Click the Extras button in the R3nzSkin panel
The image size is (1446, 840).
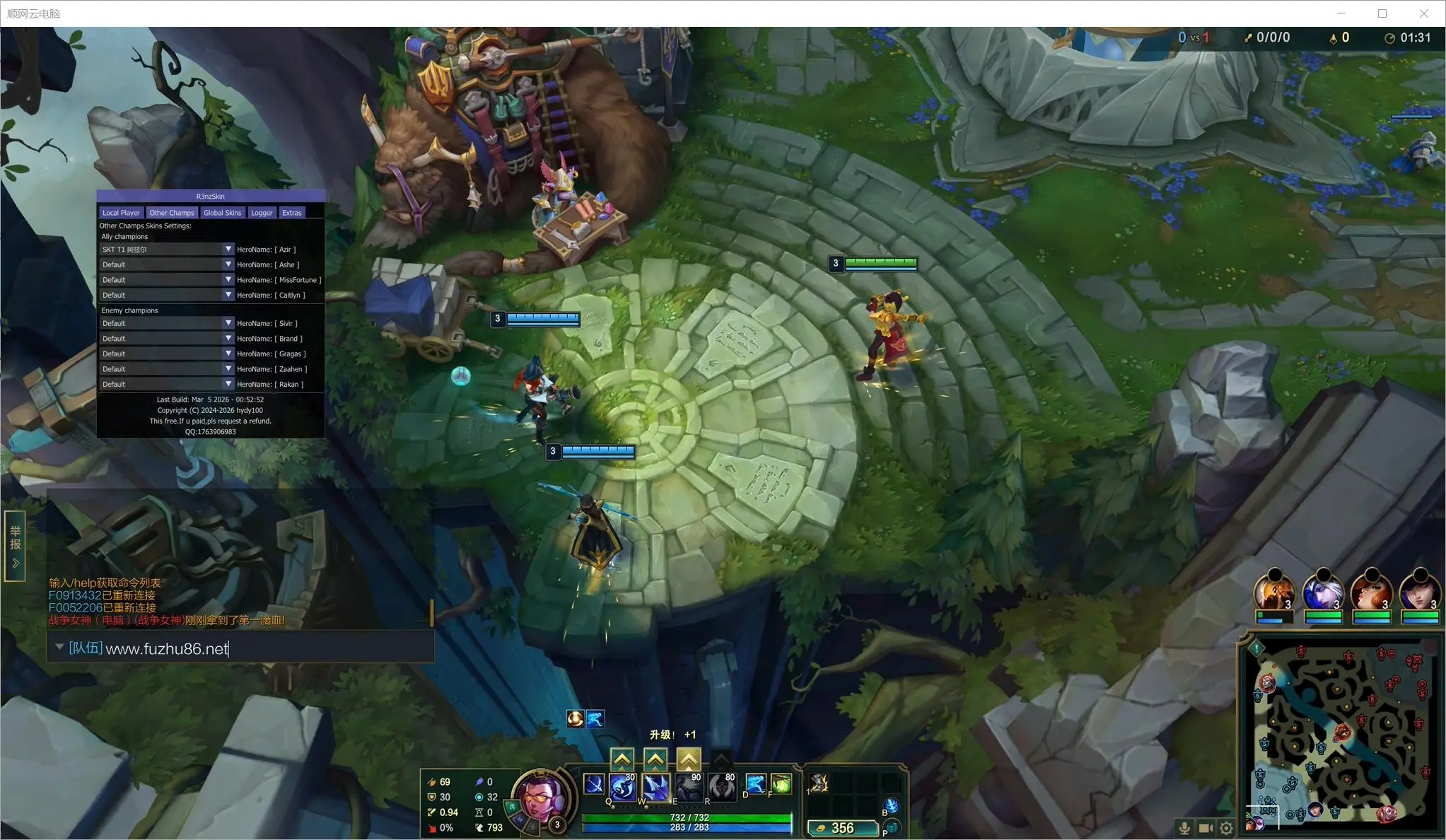click(x=292, y=212)
